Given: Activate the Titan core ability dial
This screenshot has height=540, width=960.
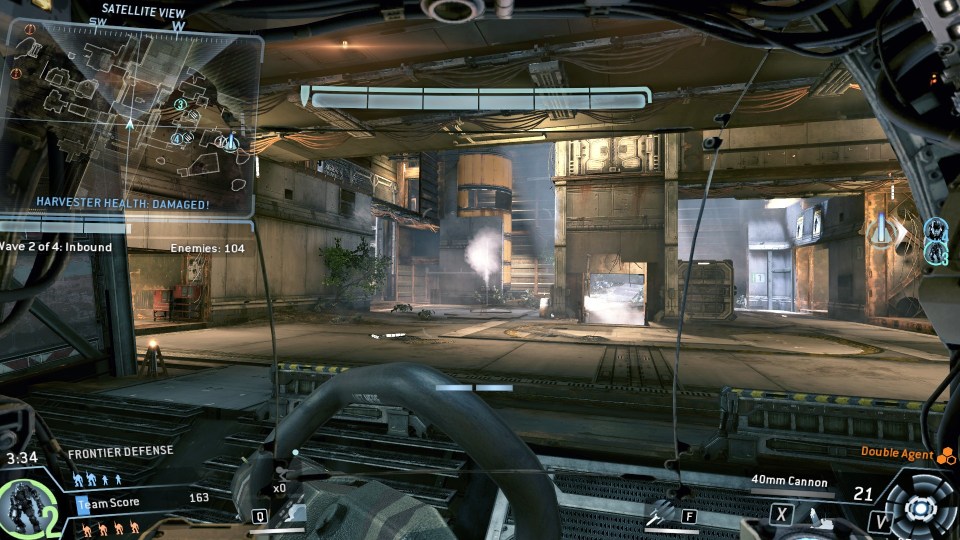Looking at the screenshot, I should tap(918, 507).
